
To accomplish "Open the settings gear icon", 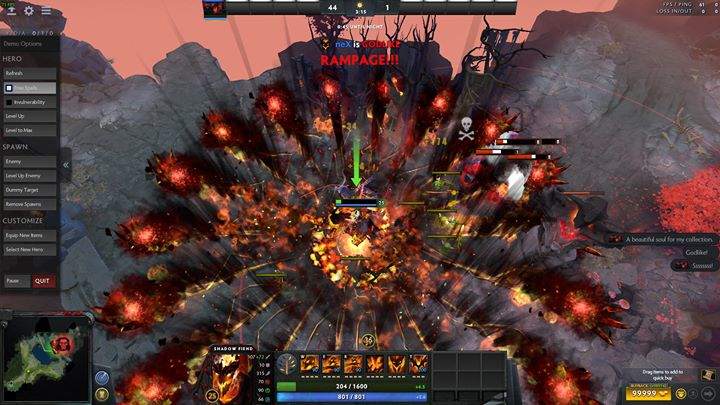I will pos(28,11).
